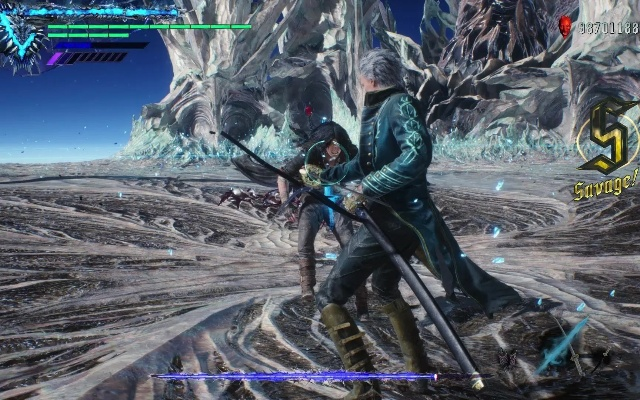Select the Beowulf gauntlets weapon icon
The width and height of the screenshot is (640, 400).
click(508, 359)
